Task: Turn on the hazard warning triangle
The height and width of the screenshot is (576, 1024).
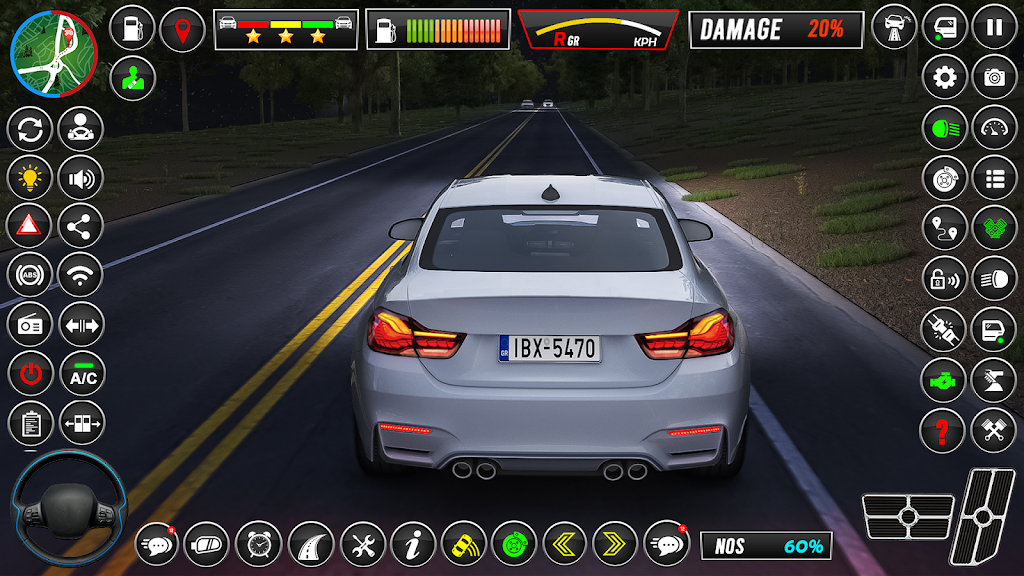Action: (30, 226)
